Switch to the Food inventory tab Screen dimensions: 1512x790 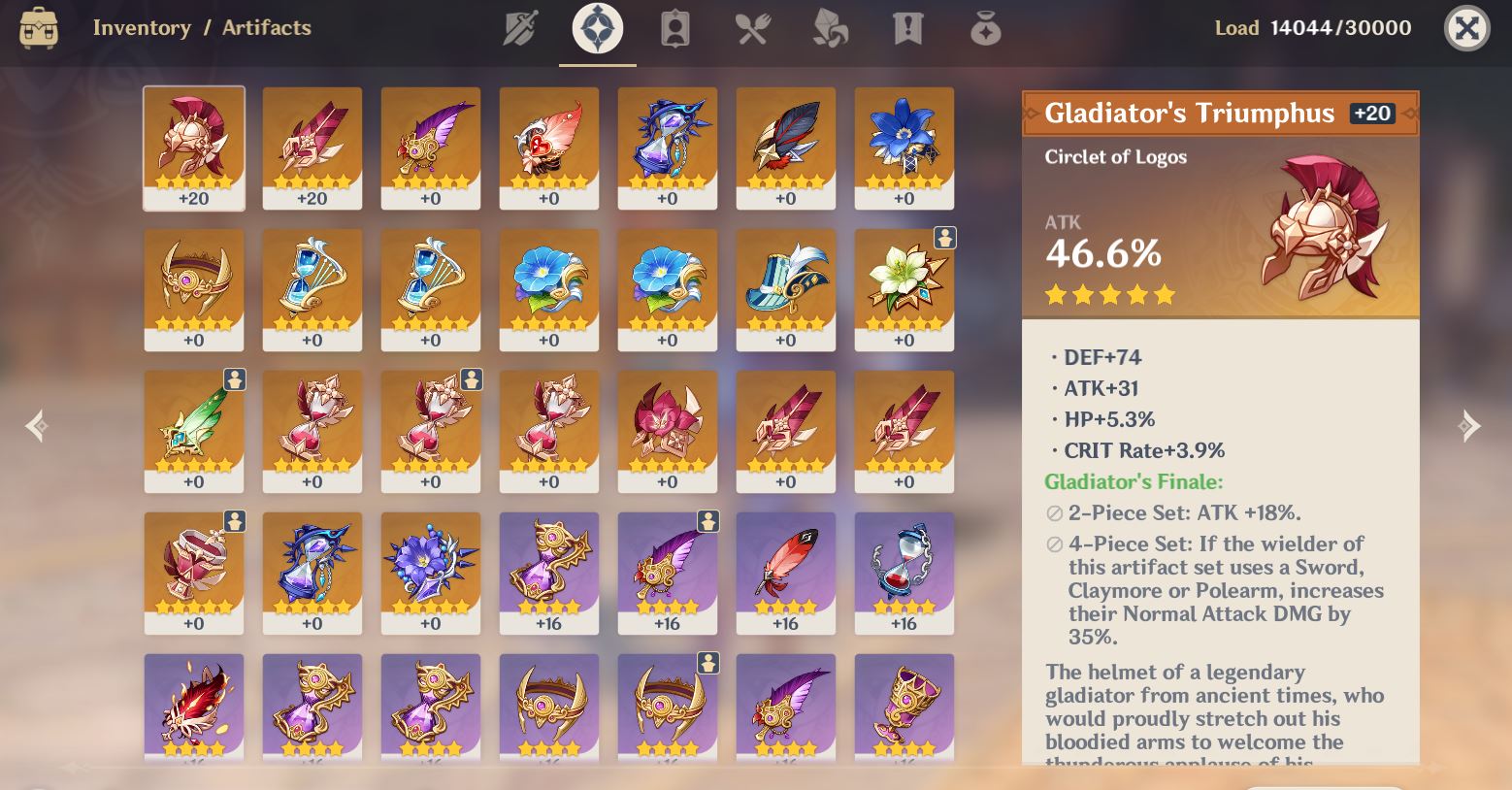pyautogui.click(x=752, y=28)
